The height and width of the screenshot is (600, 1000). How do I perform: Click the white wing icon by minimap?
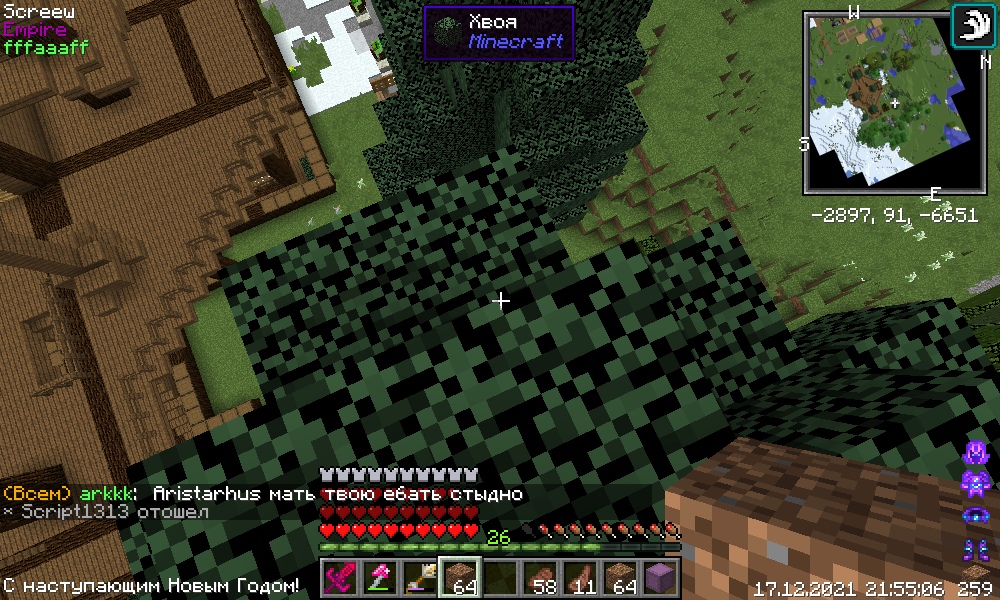point(970,22)
